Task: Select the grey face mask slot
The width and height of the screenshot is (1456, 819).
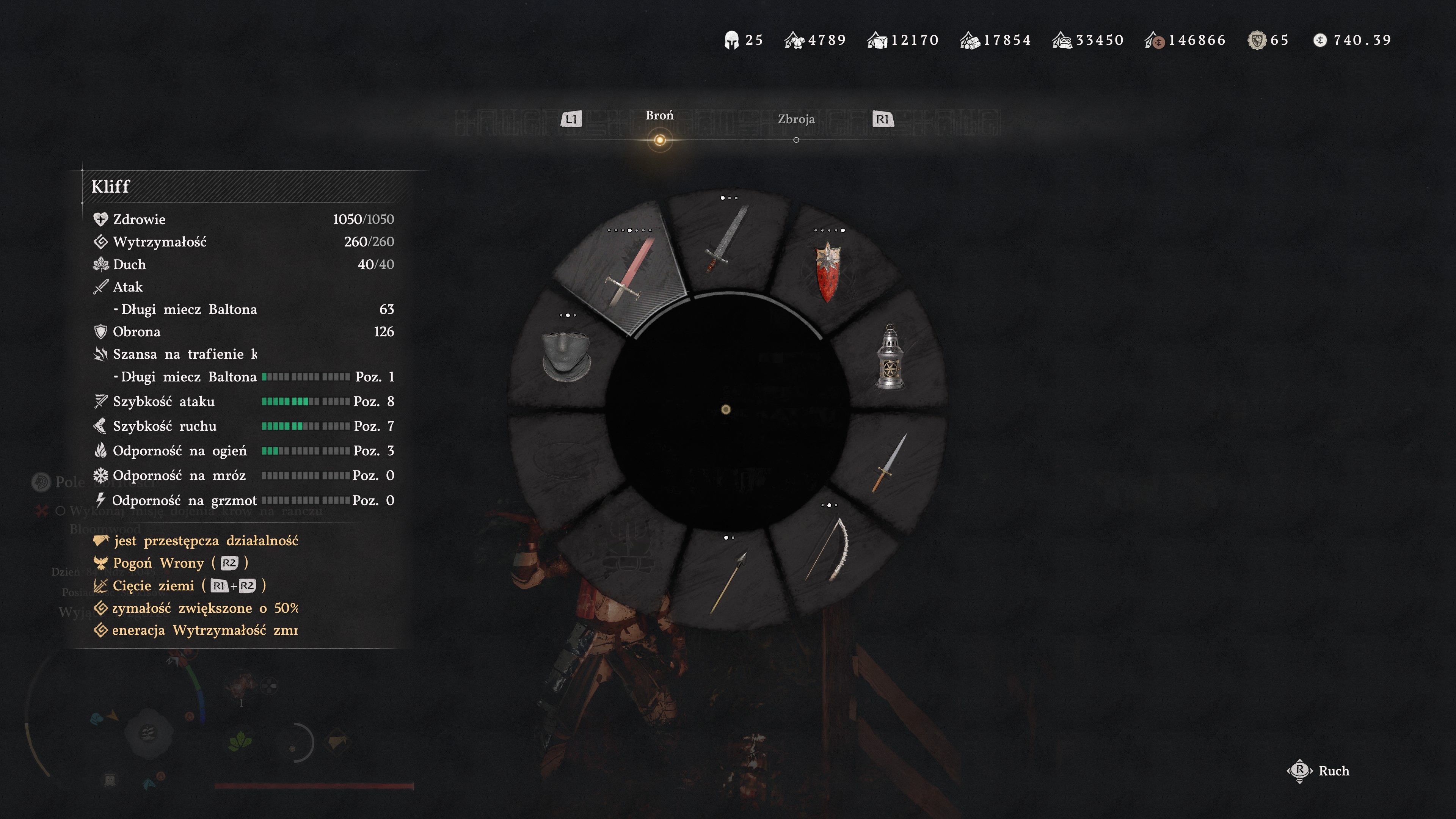Action: [566, 356]
